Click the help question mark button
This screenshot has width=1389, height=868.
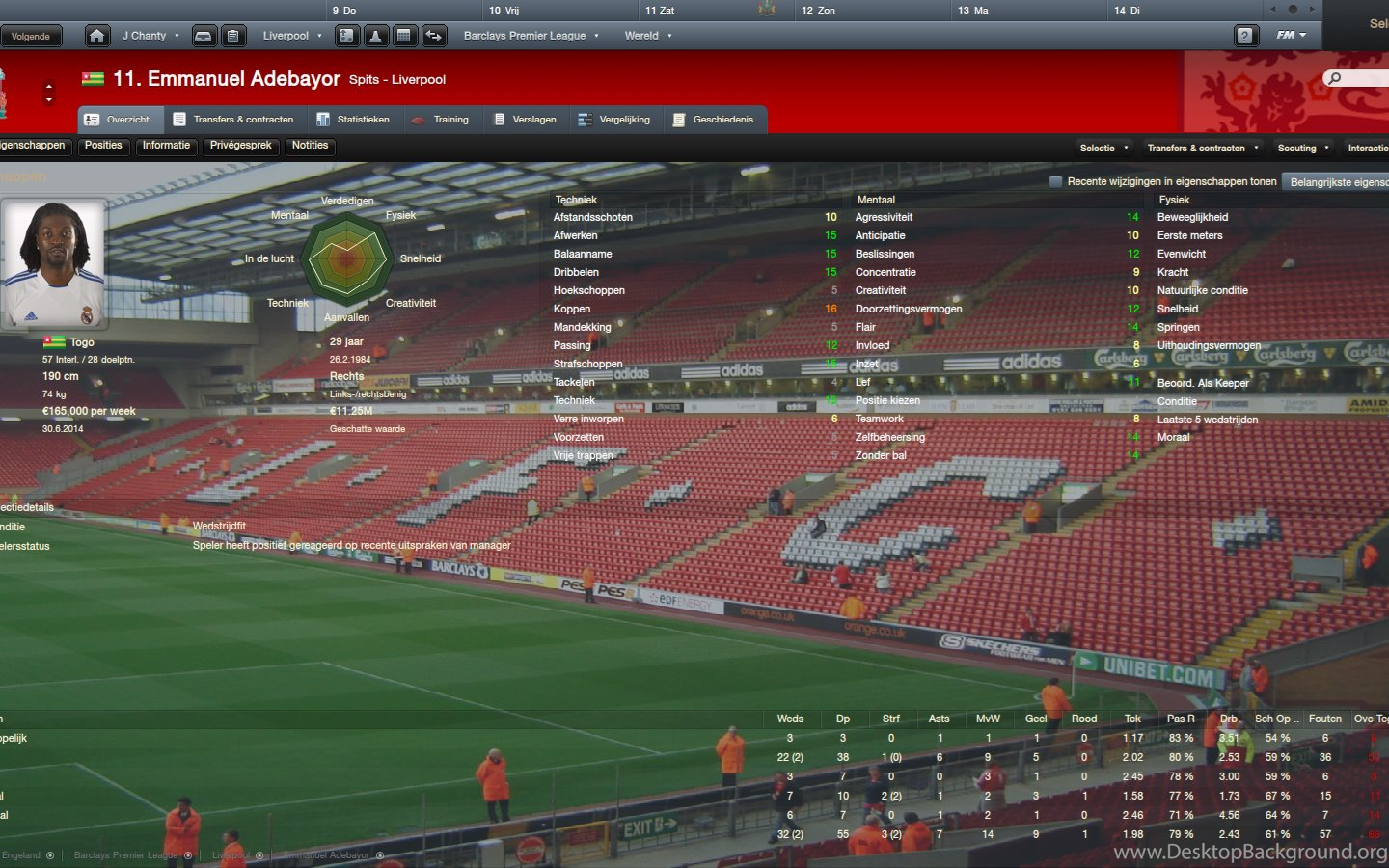1245,37
